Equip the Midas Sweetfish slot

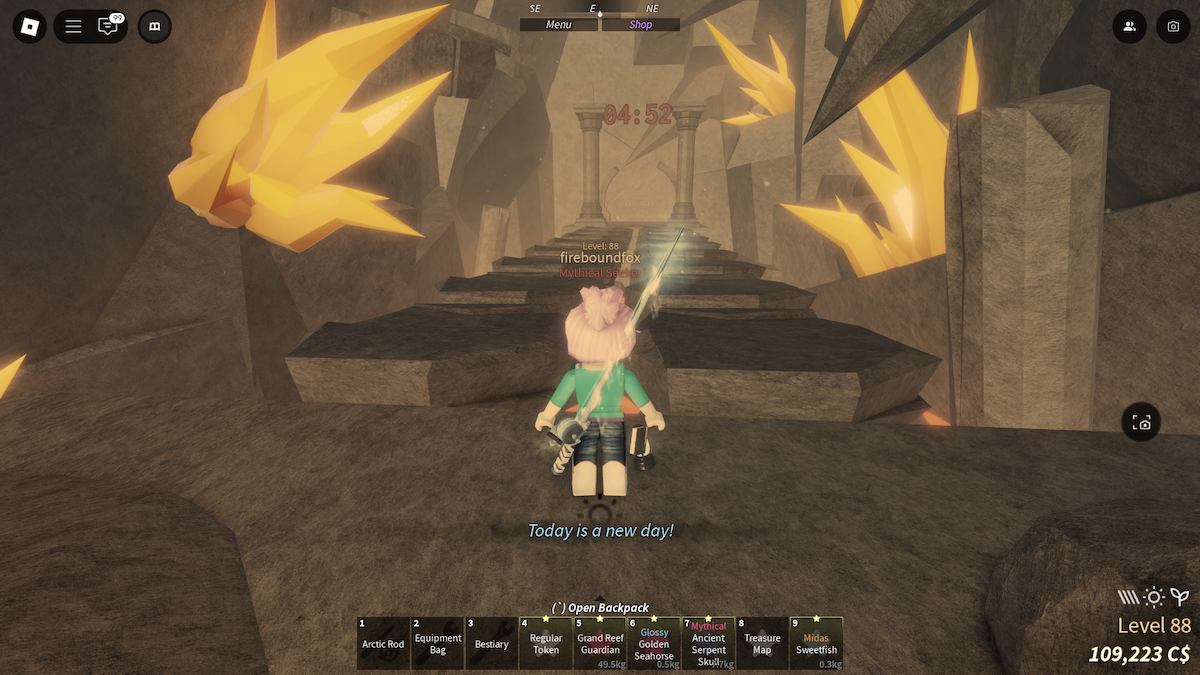click(x=816, y=643)
